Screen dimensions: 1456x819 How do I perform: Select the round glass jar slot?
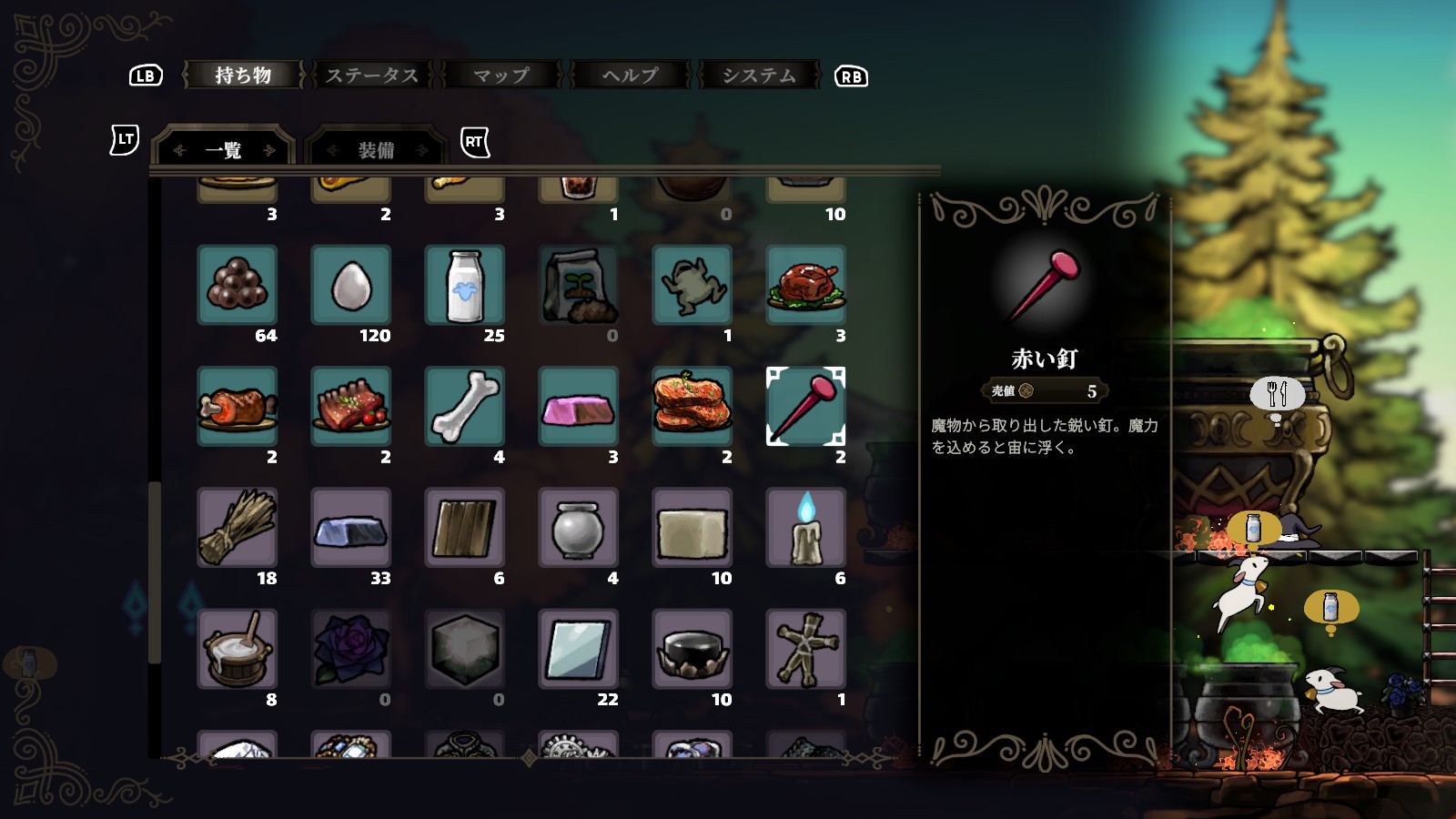(579, 528)
